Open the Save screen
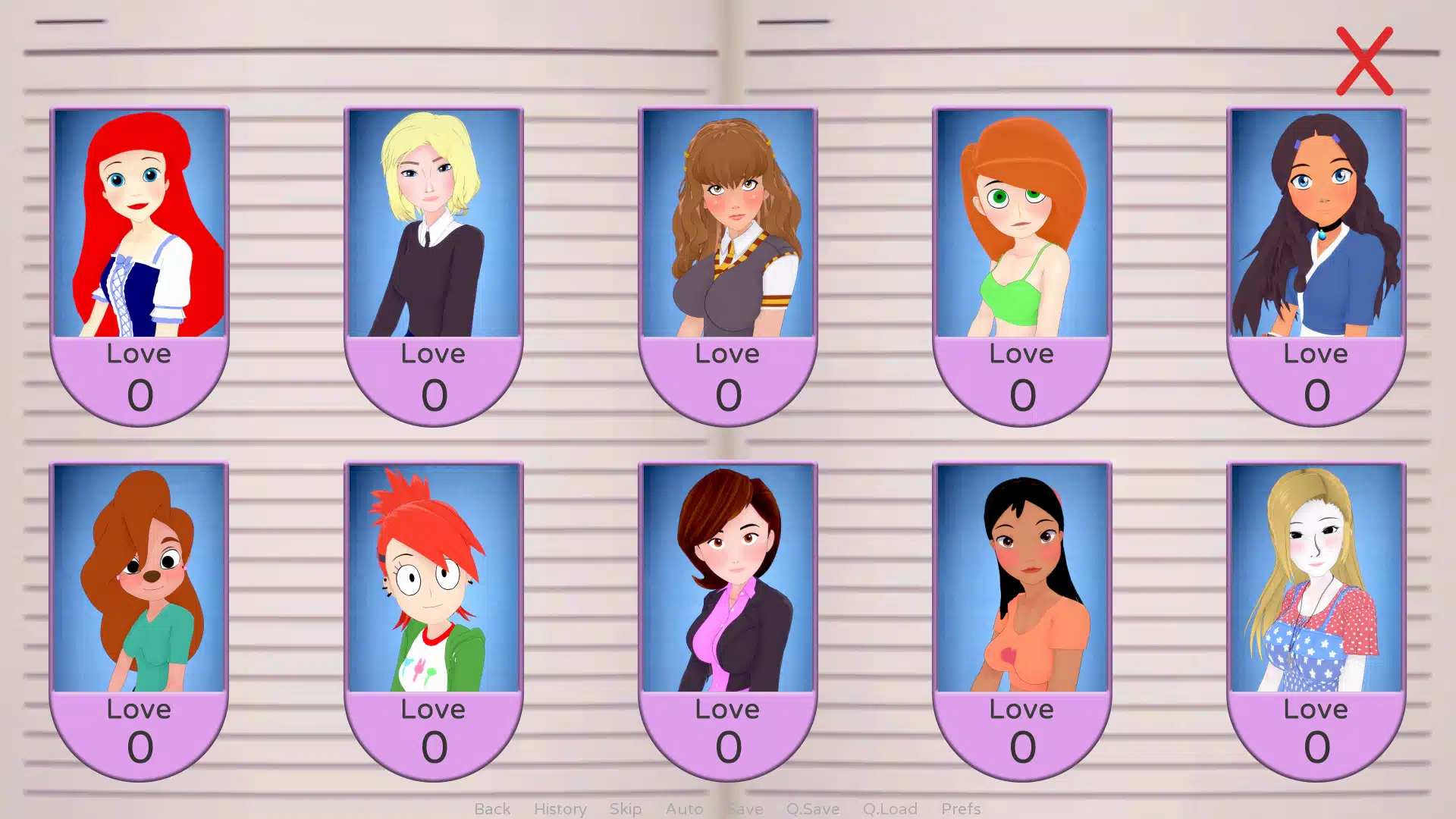 [x=745, y=808]
